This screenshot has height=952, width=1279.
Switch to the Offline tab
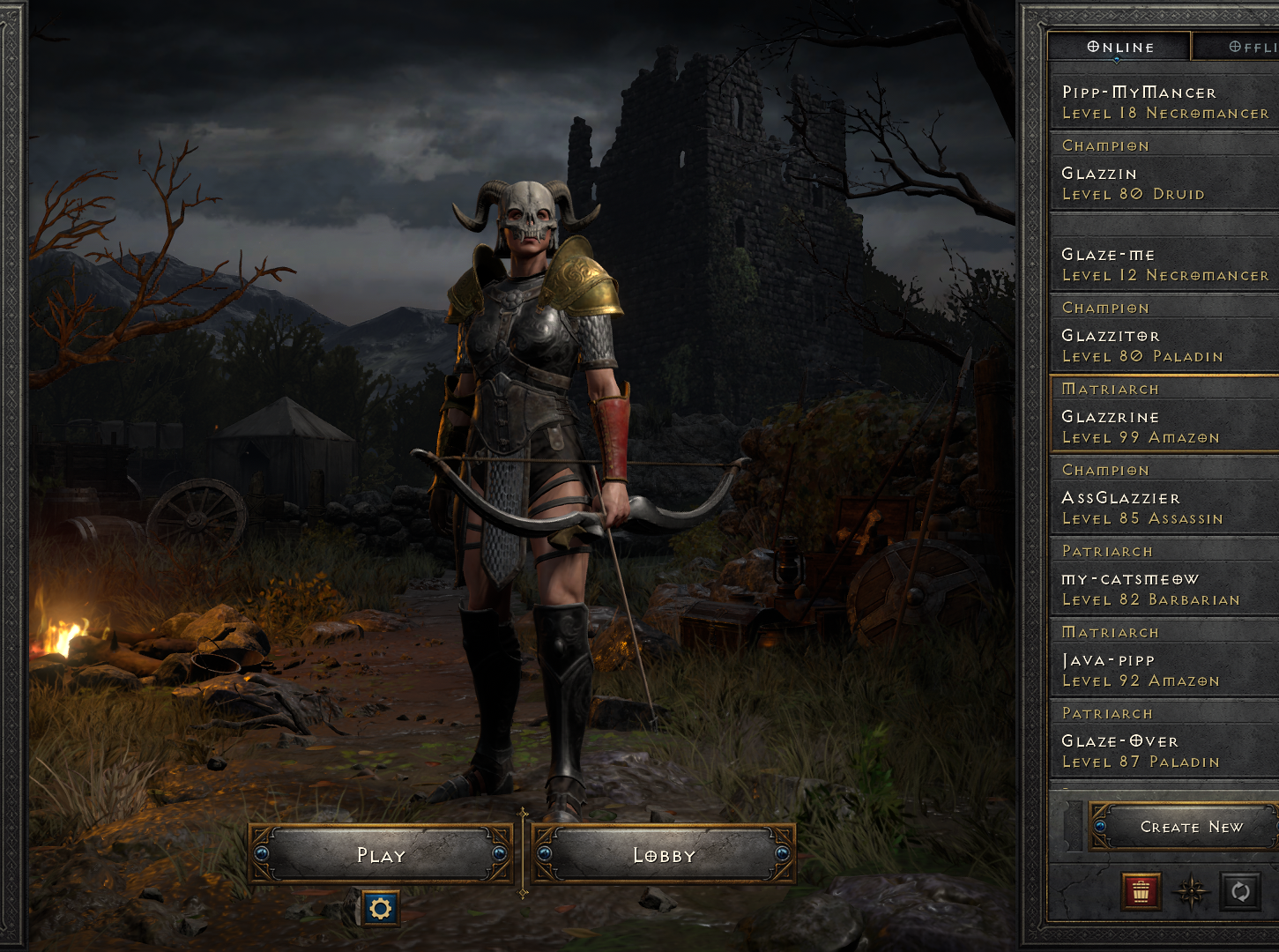coord(1252,46)
